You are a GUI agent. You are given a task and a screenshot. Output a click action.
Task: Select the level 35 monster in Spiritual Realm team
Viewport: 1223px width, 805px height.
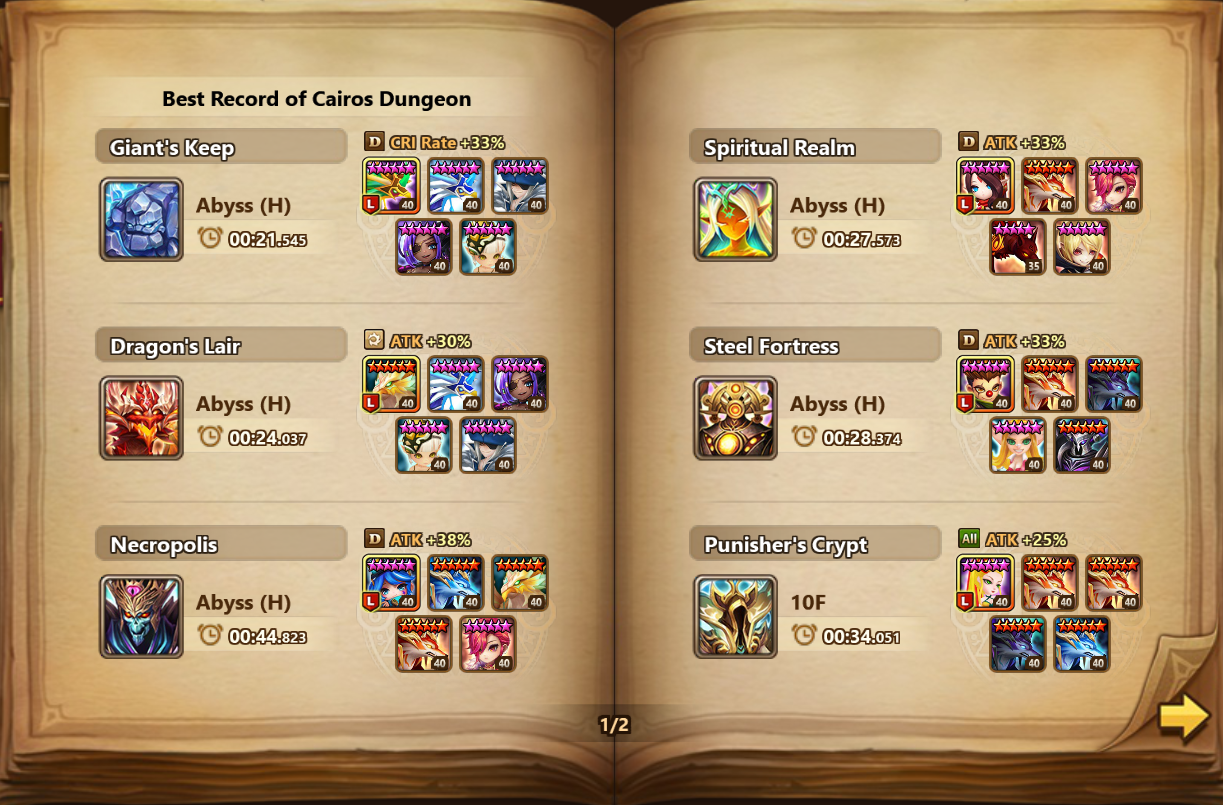click(x=1017, y=247)
